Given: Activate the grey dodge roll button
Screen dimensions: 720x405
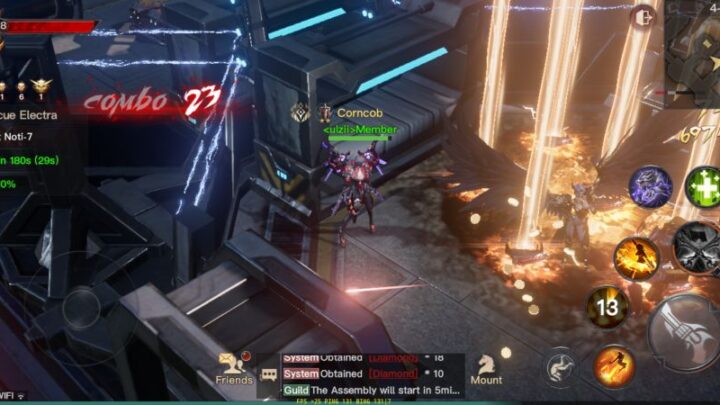Looking at the screenshot, I should 560,367.
